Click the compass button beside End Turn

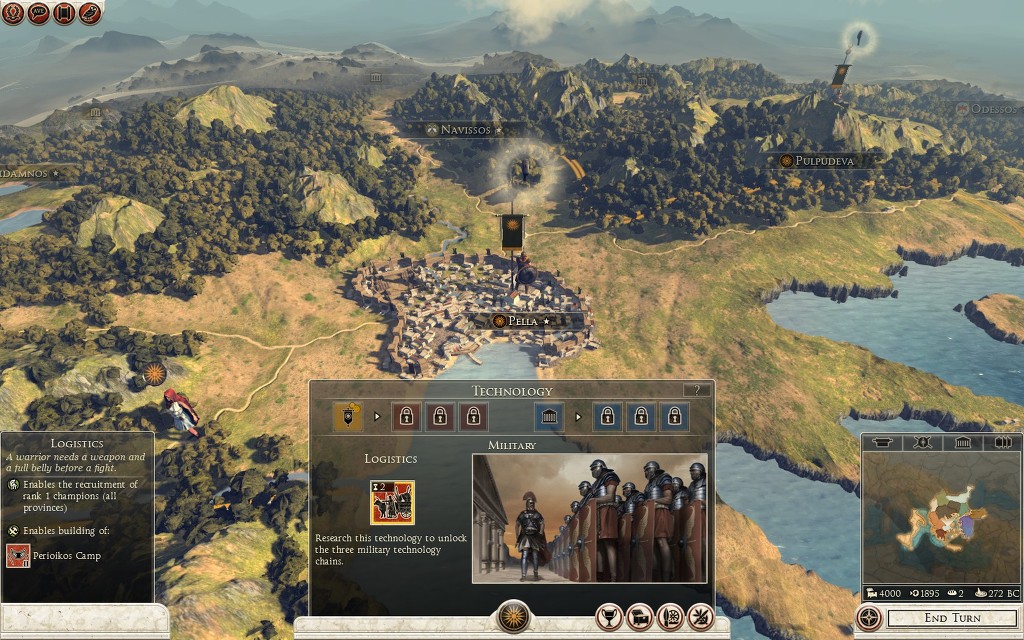[x=870, y=617]
